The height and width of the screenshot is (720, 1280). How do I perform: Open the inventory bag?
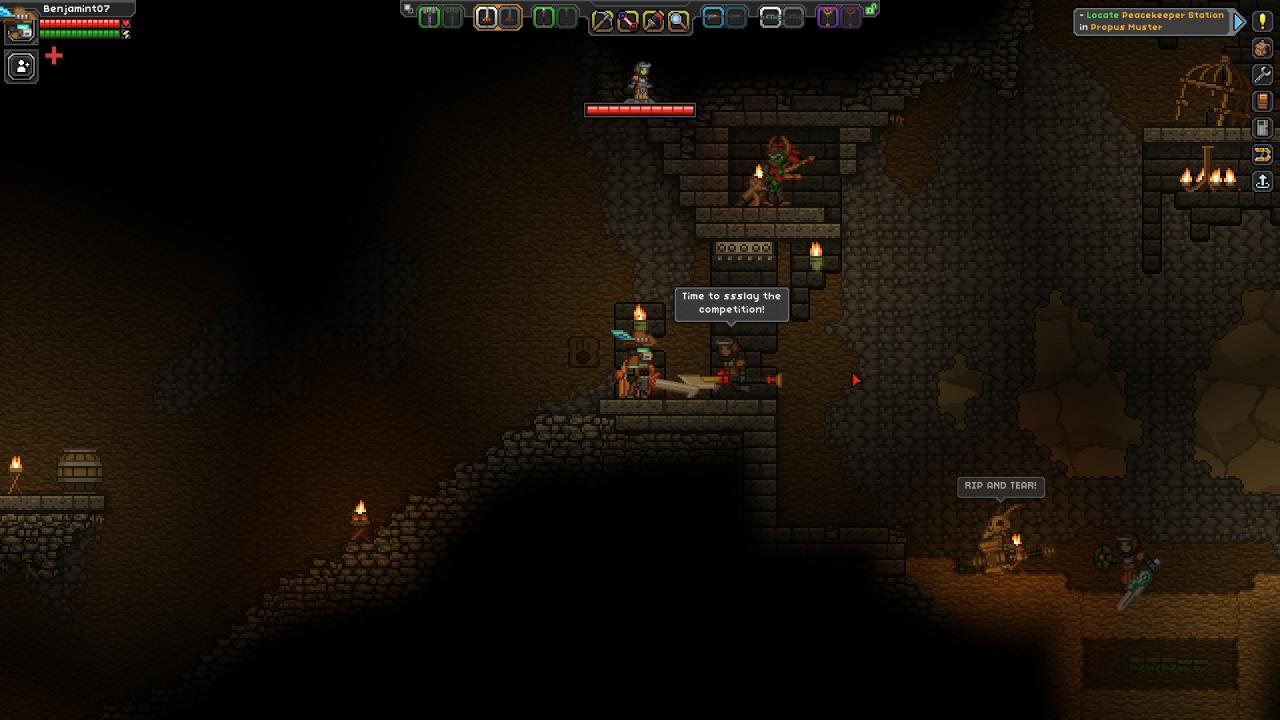pyautogui.click(x=1262, y=48)
